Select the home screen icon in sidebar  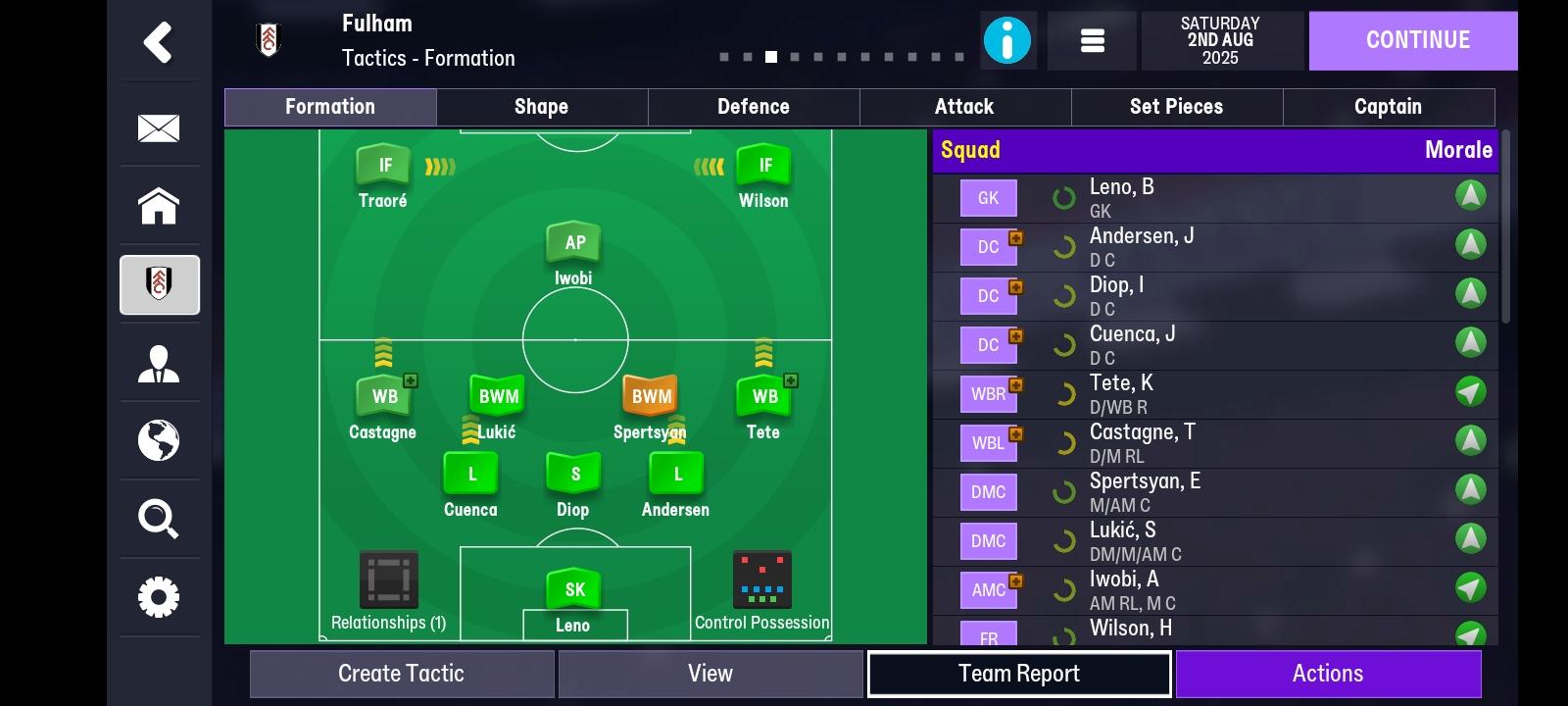point(160,206)
